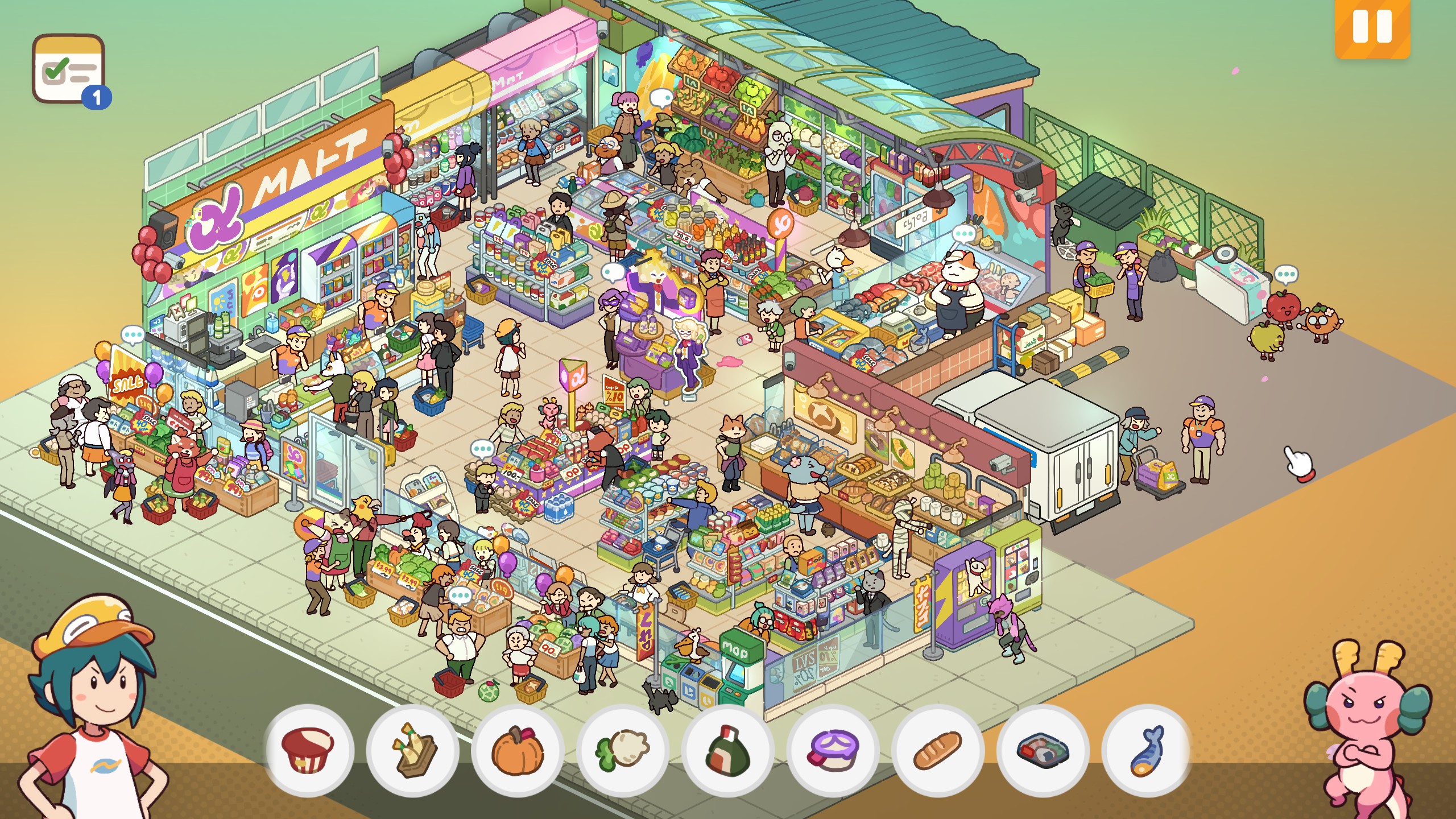The height and width of the screenshot is (819, 1456).
Task: Select the blue fish item
Action: (x=1146, y=750)
